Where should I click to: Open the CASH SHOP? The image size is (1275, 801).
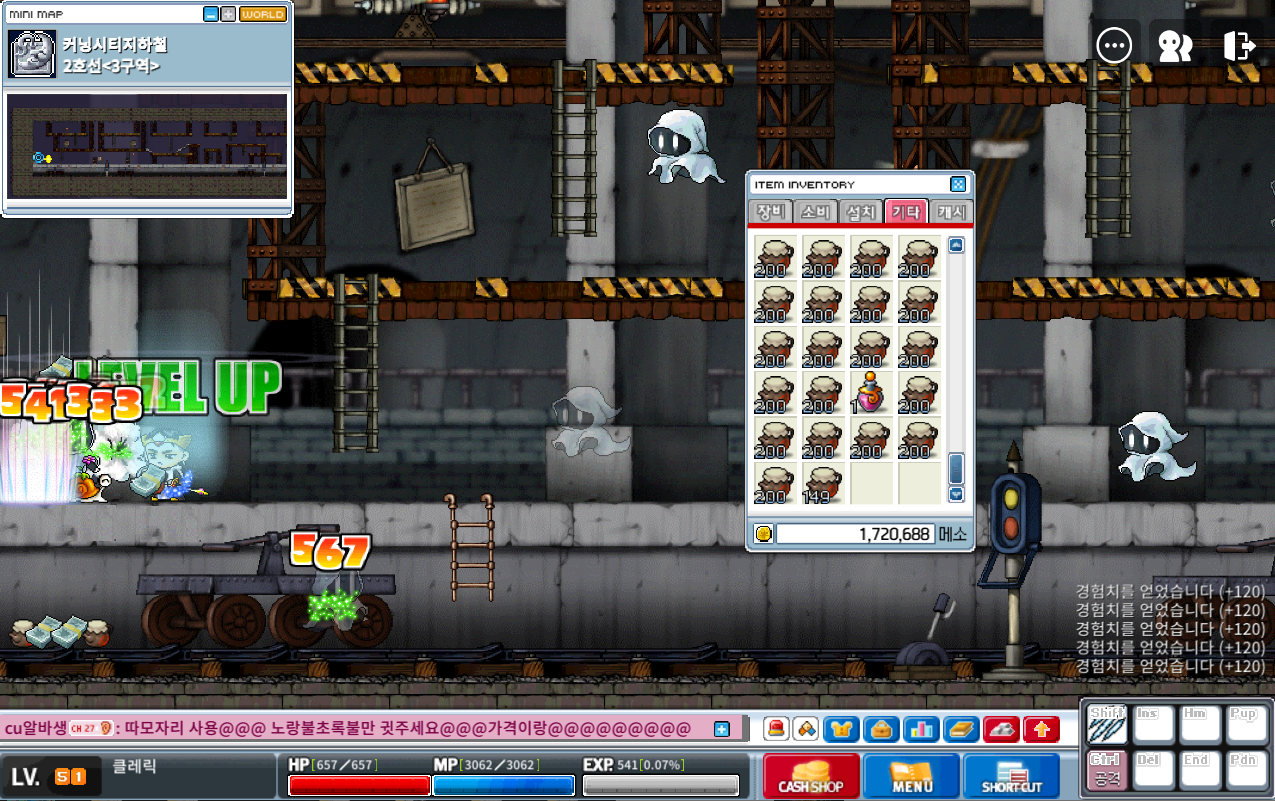point(811,777)
